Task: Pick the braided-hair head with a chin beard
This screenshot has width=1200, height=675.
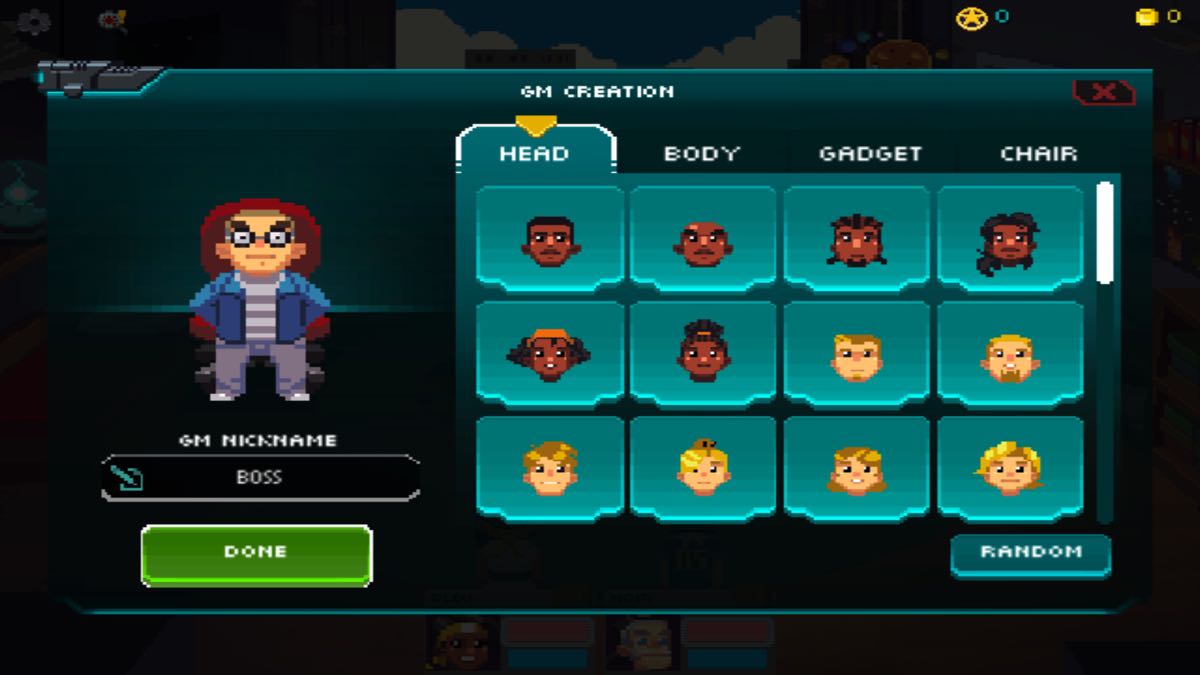Action: coord(857,240)
